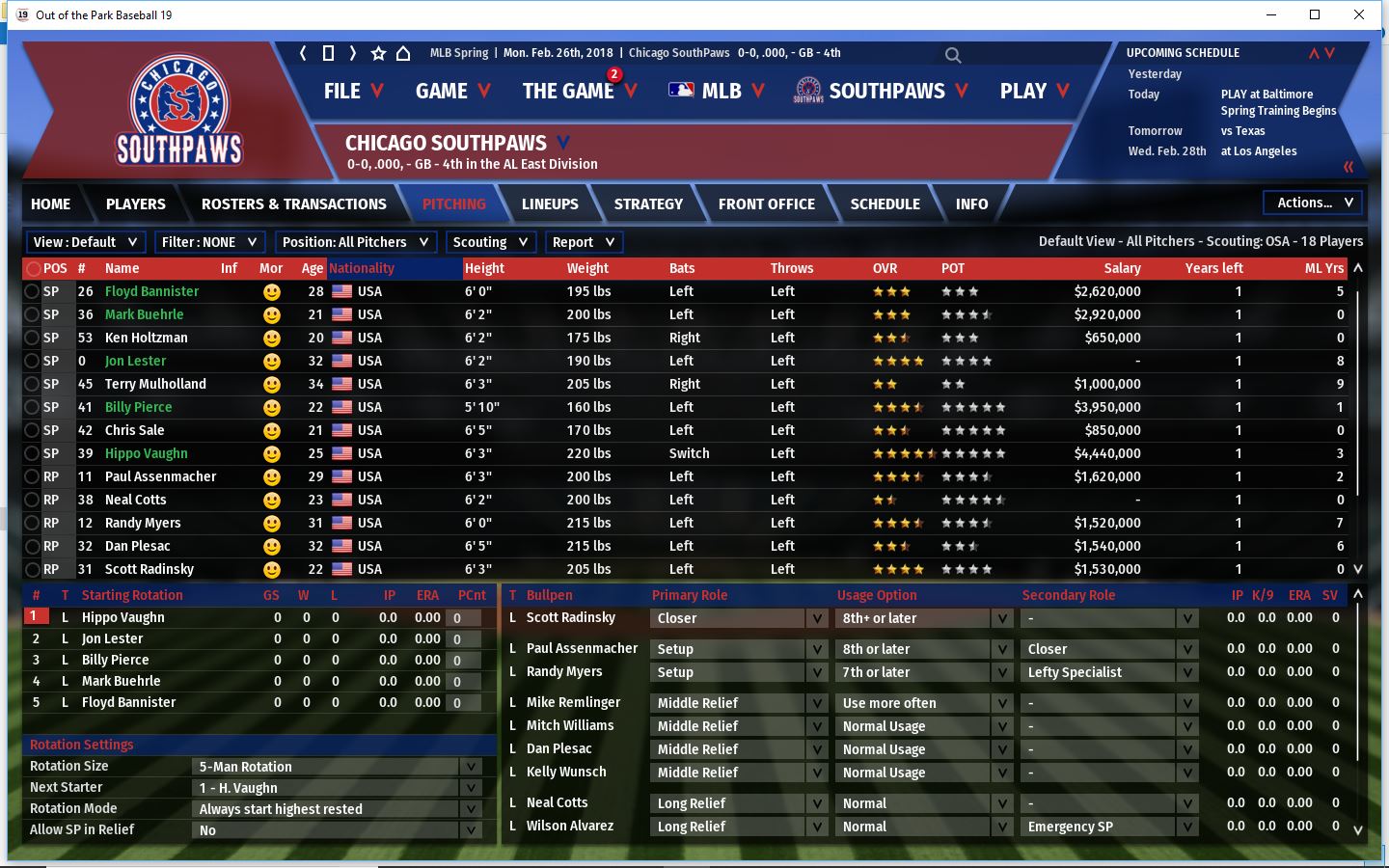Change Scott Radinsky's Closer primary role
The width and height of the screenshot is (1389, 868).
click(x=739, y=618)
